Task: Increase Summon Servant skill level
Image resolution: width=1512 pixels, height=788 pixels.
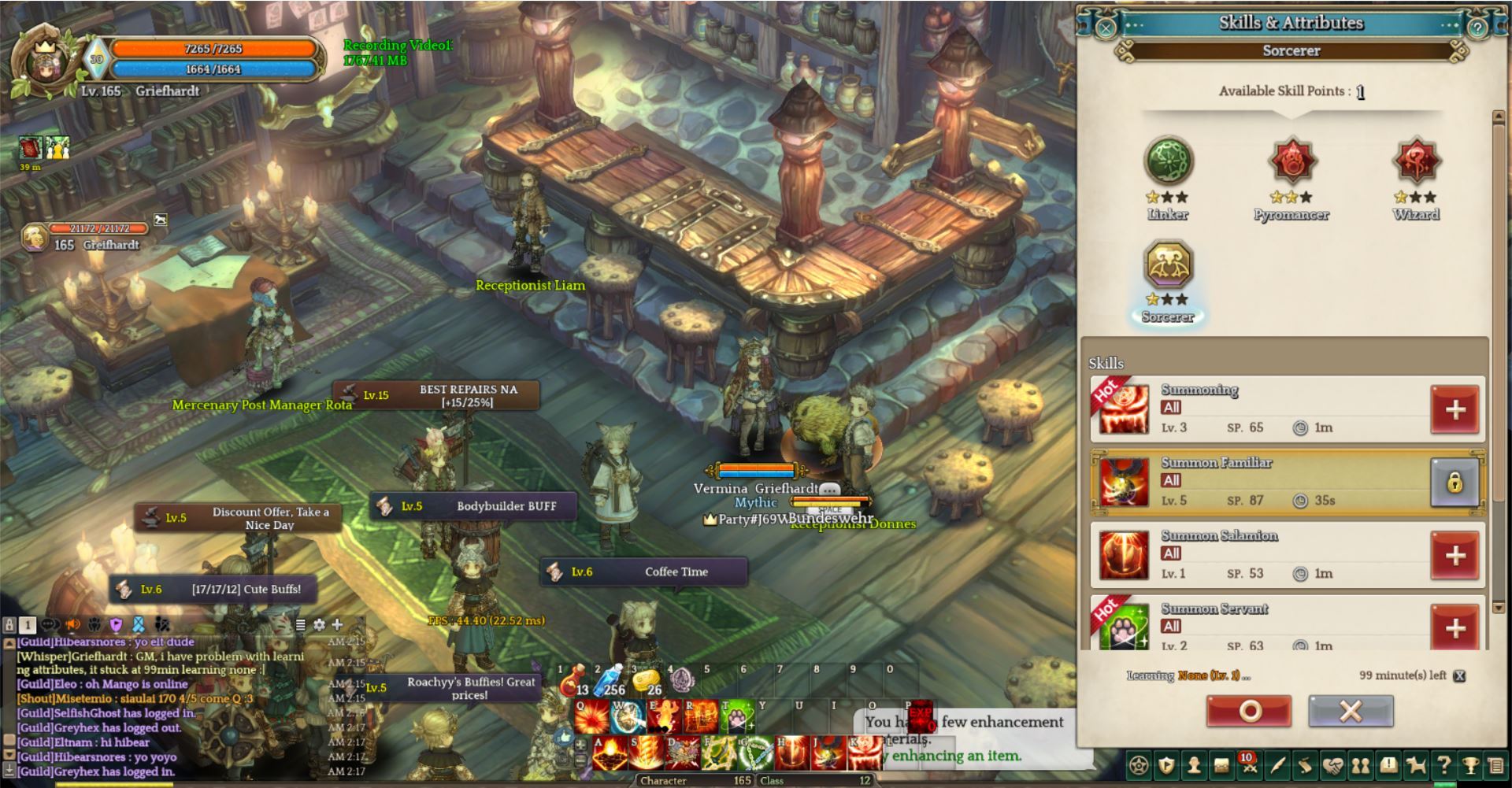Action: coord(1455,627)
